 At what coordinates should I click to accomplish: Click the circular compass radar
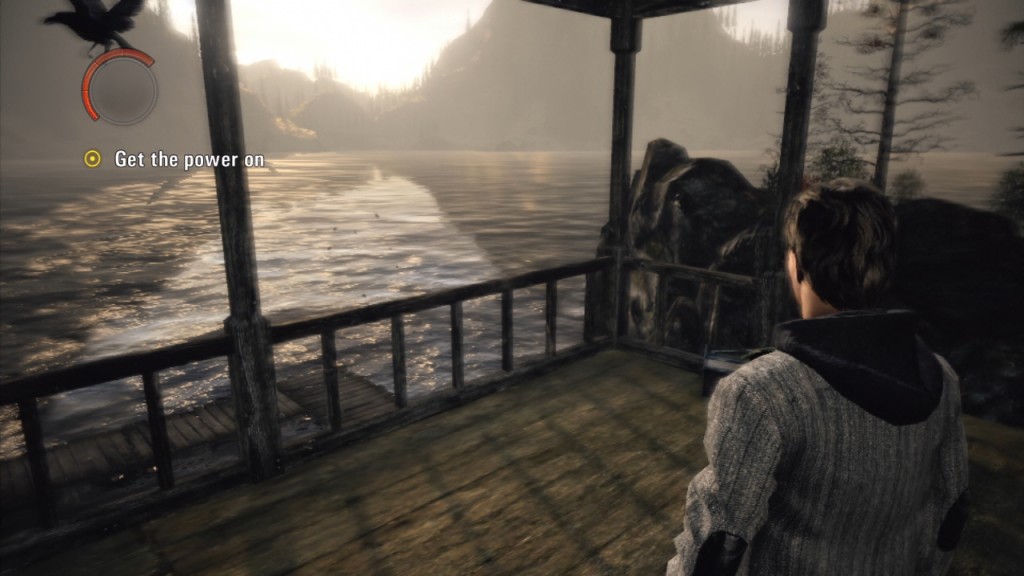point(120,88)
